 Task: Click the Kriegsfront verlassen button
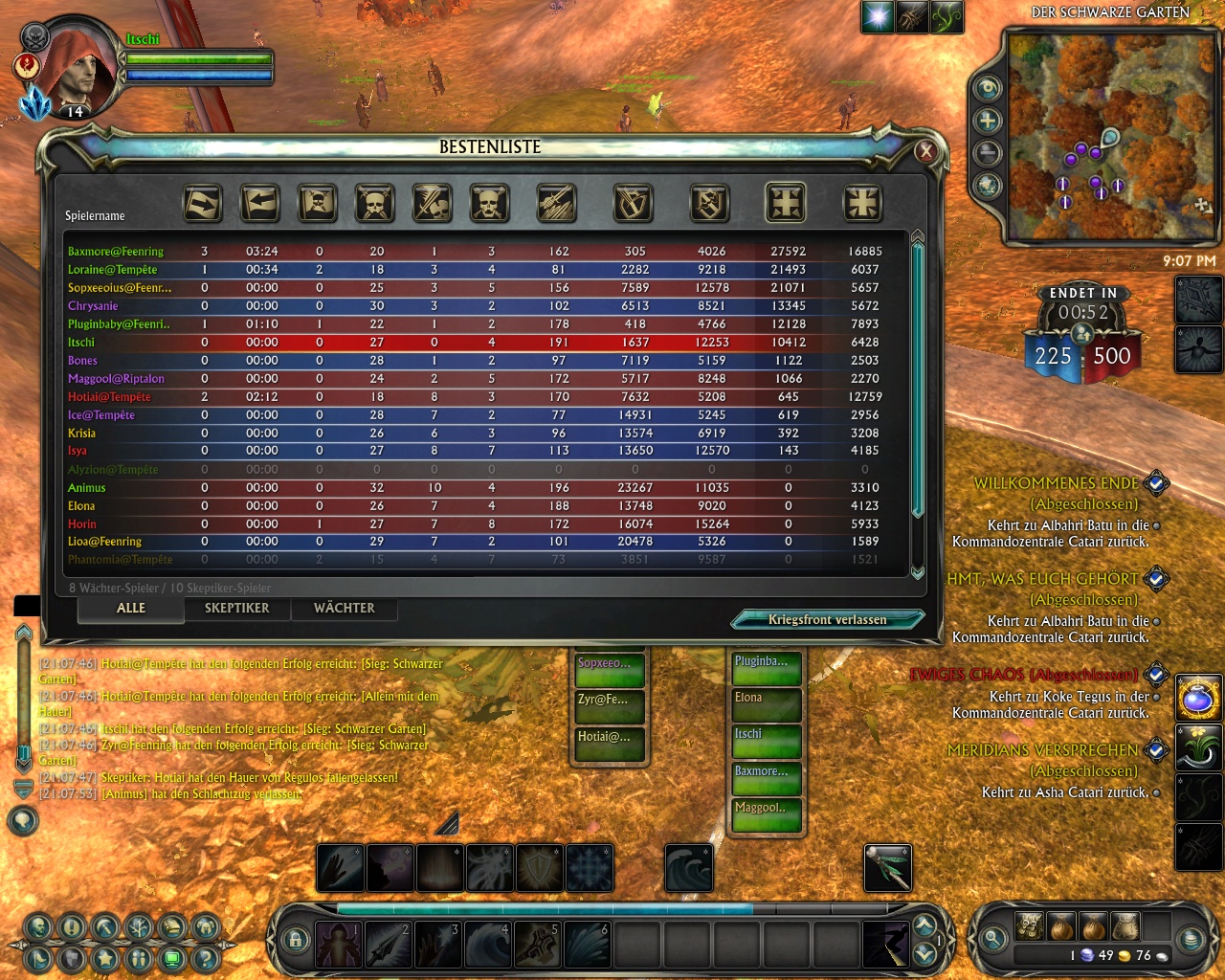(827, 620)
